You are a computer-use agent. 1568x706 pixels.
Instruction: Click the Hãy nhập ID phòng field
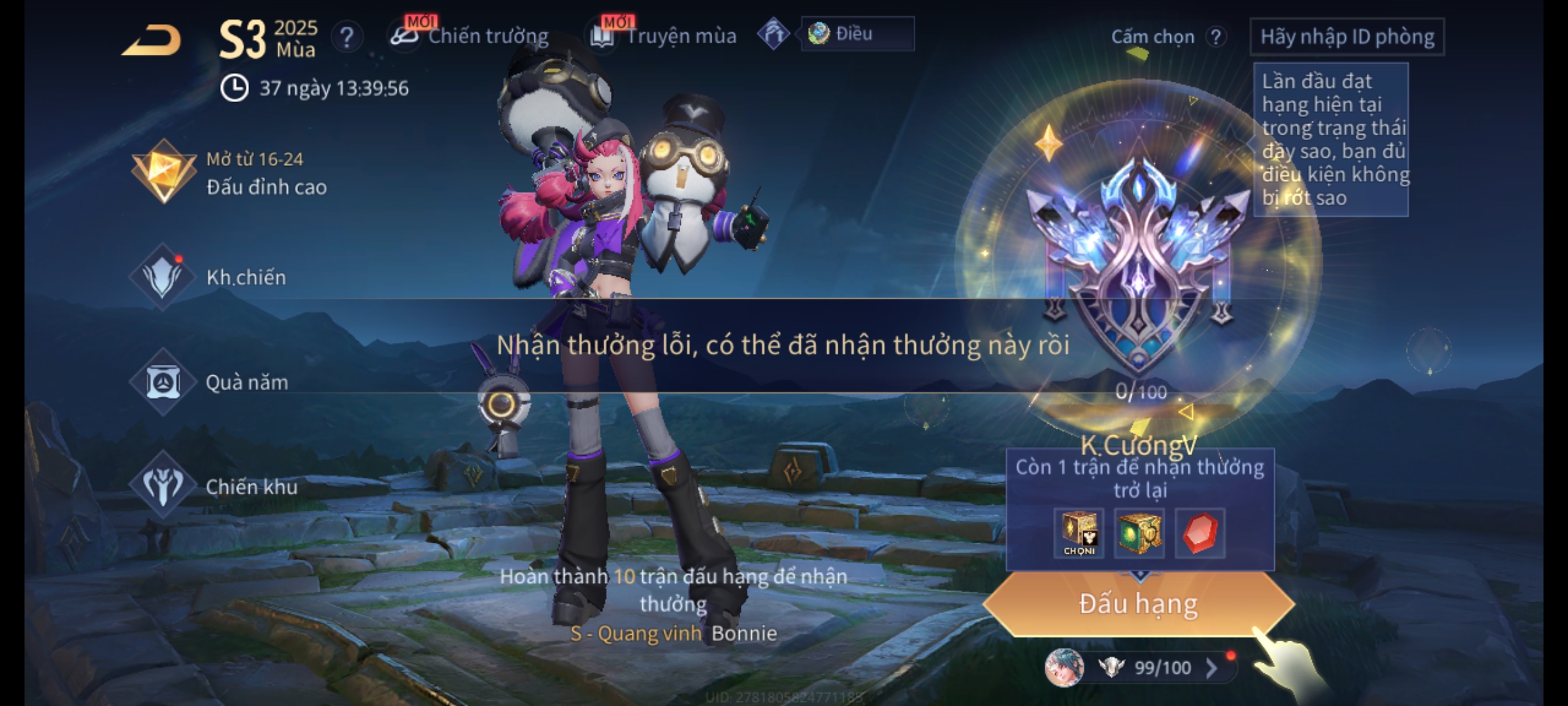tap(1347, 37)
